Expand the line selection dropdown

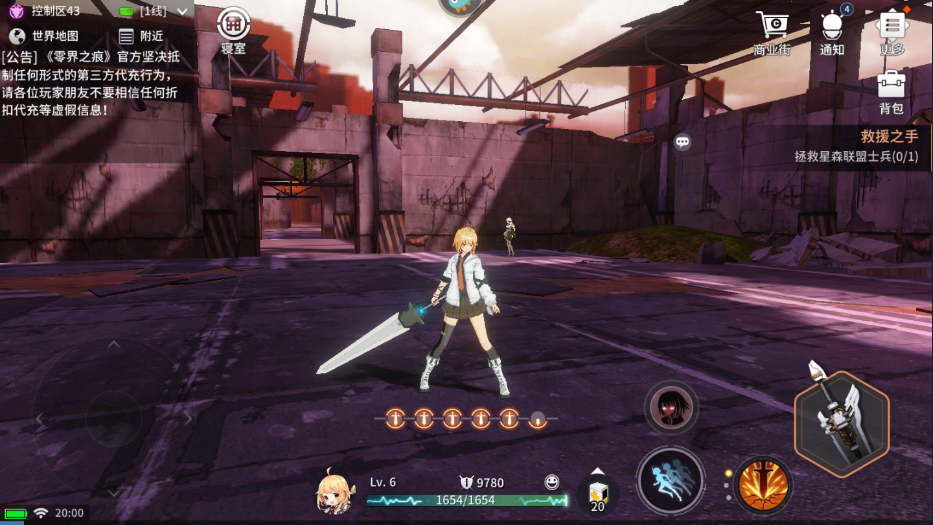coord(181,11)
